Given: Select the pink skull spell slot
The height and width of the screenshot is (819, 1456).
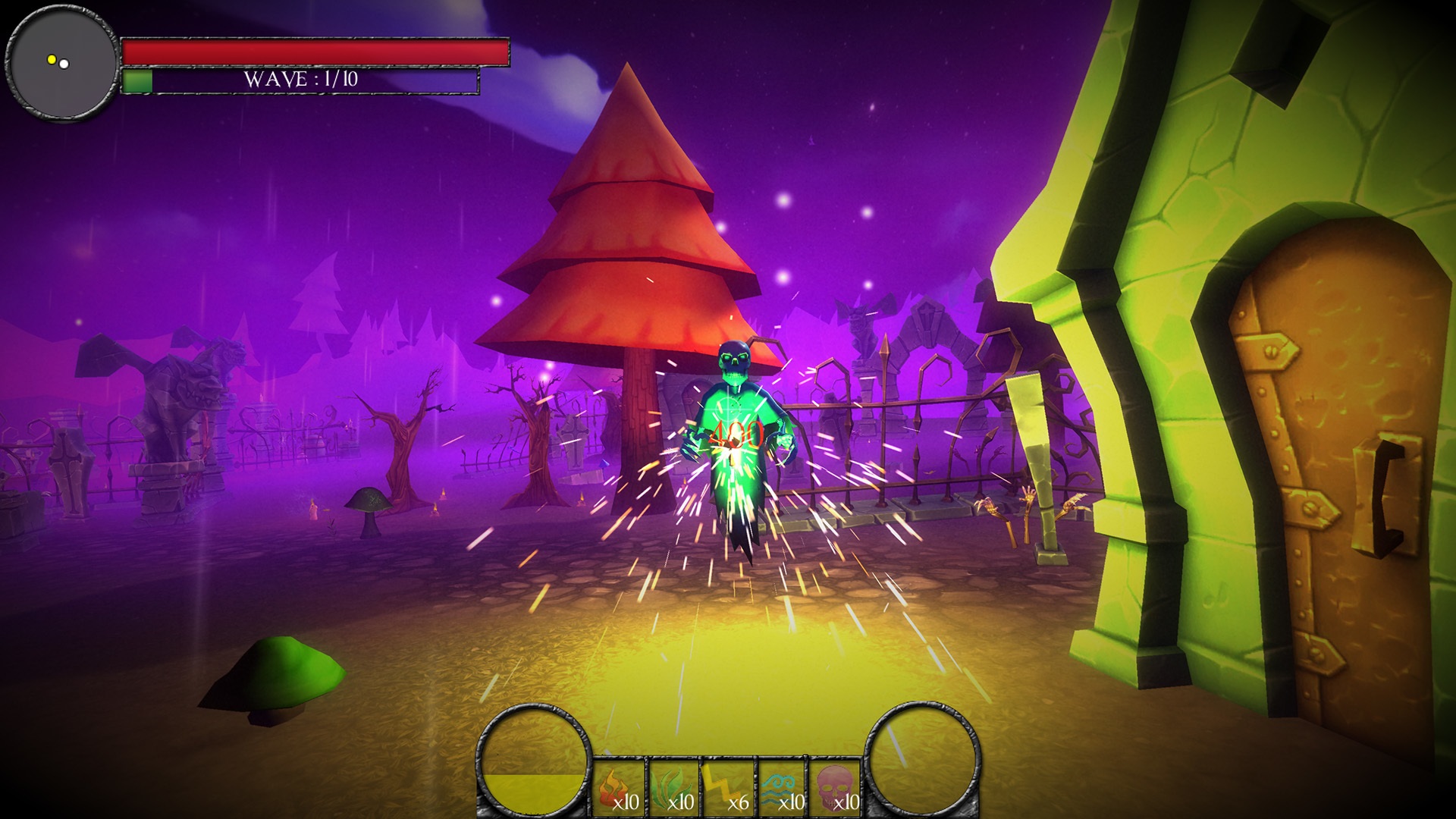Looking at the screenshot, I should click(836, 789).
